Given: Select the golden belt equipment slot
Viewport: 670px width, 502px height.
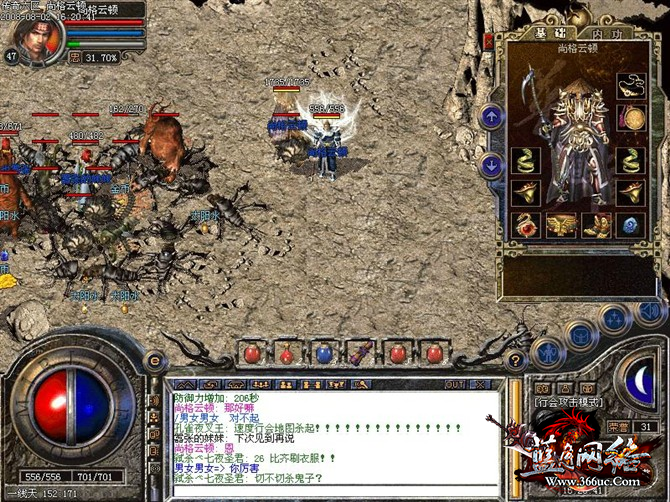Looking at the screenshot, I should 562,225.
